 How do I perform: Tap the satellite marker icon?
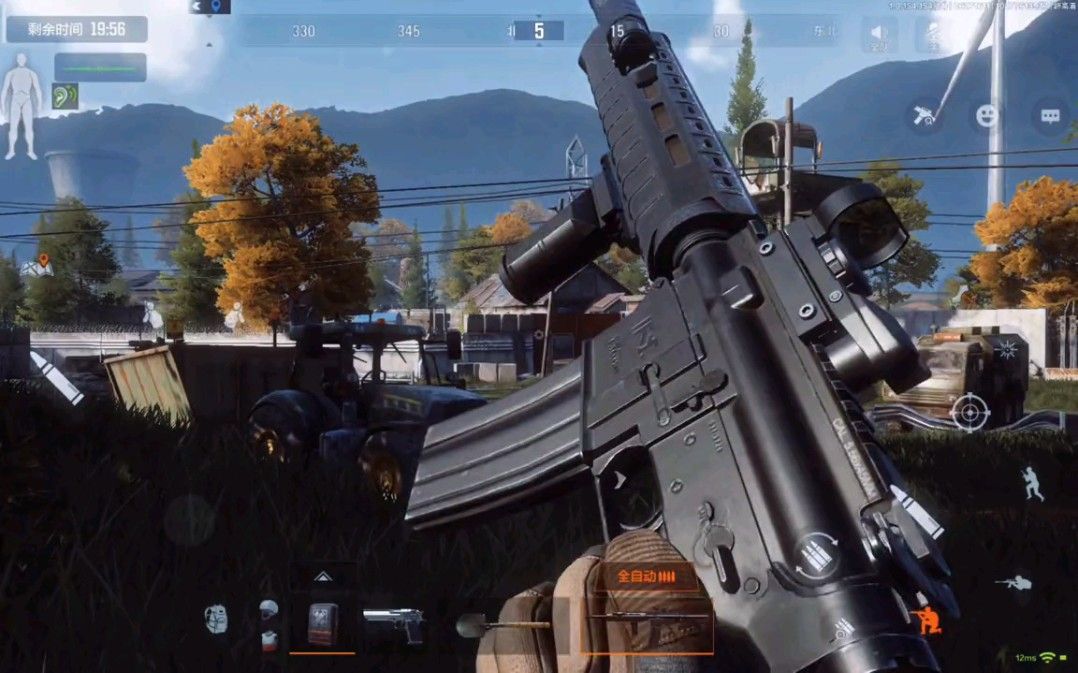click(x=925, y=115)
